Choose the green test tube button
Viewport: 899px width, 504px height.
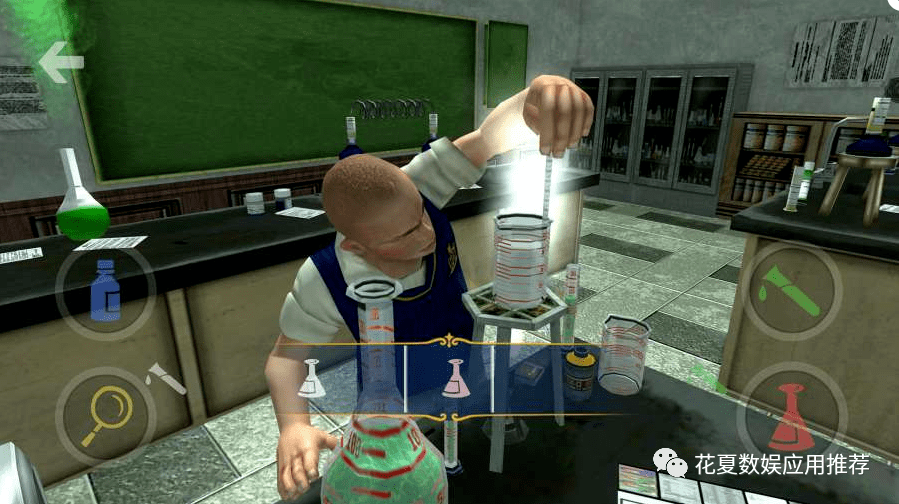791,293
